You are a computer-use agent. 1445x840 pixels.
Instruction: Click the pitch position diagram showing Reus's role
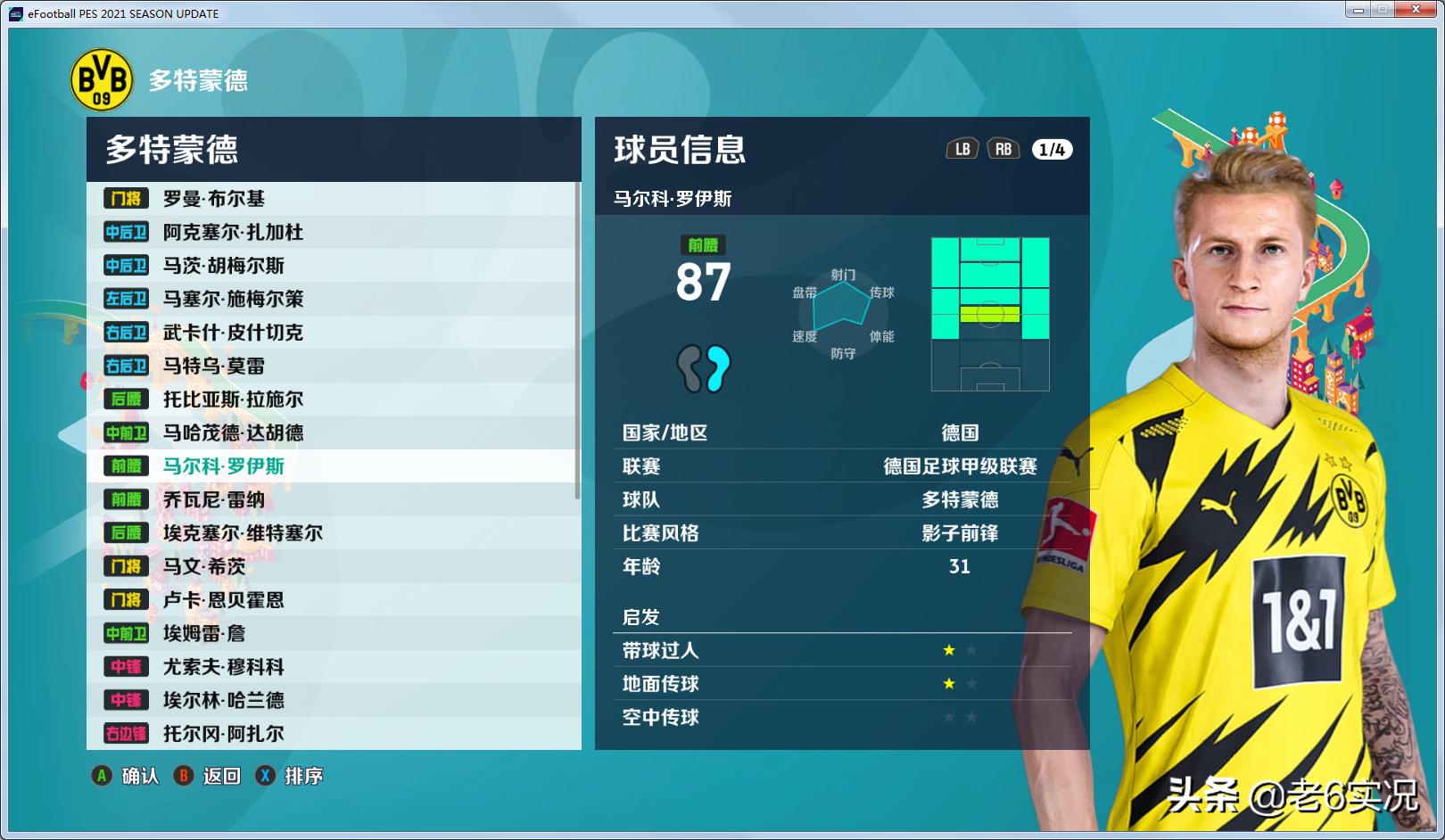pos(988,313)
